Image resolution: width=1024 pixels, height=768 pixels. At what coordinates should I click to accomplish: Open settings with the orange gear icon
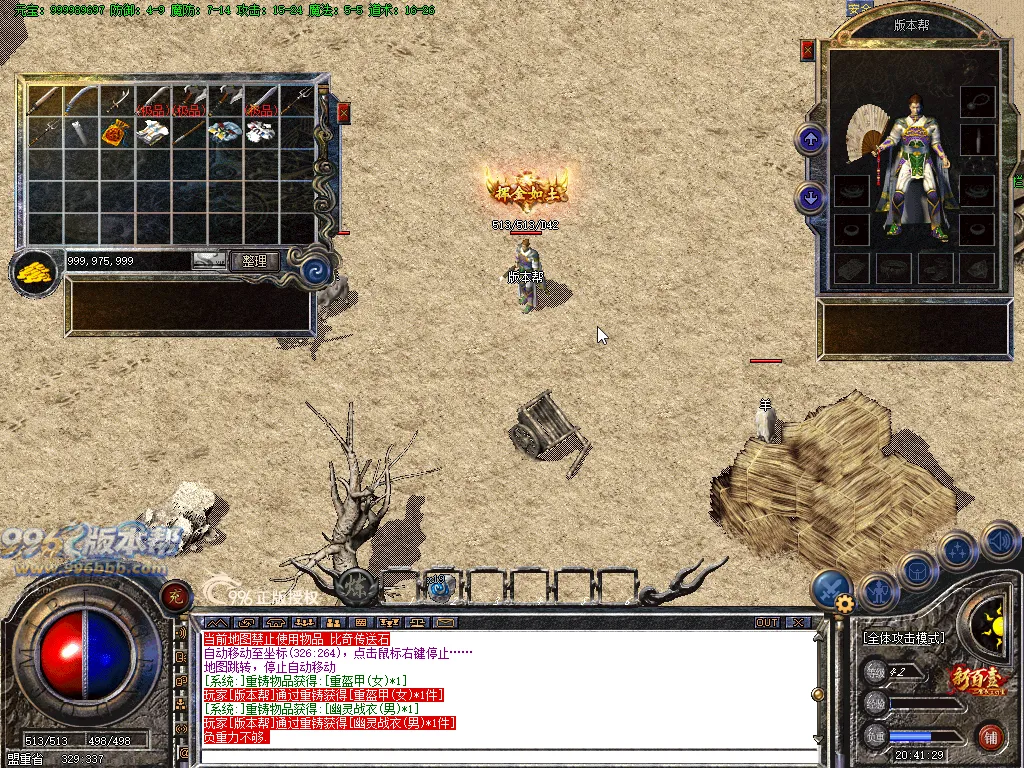[845, 604]
